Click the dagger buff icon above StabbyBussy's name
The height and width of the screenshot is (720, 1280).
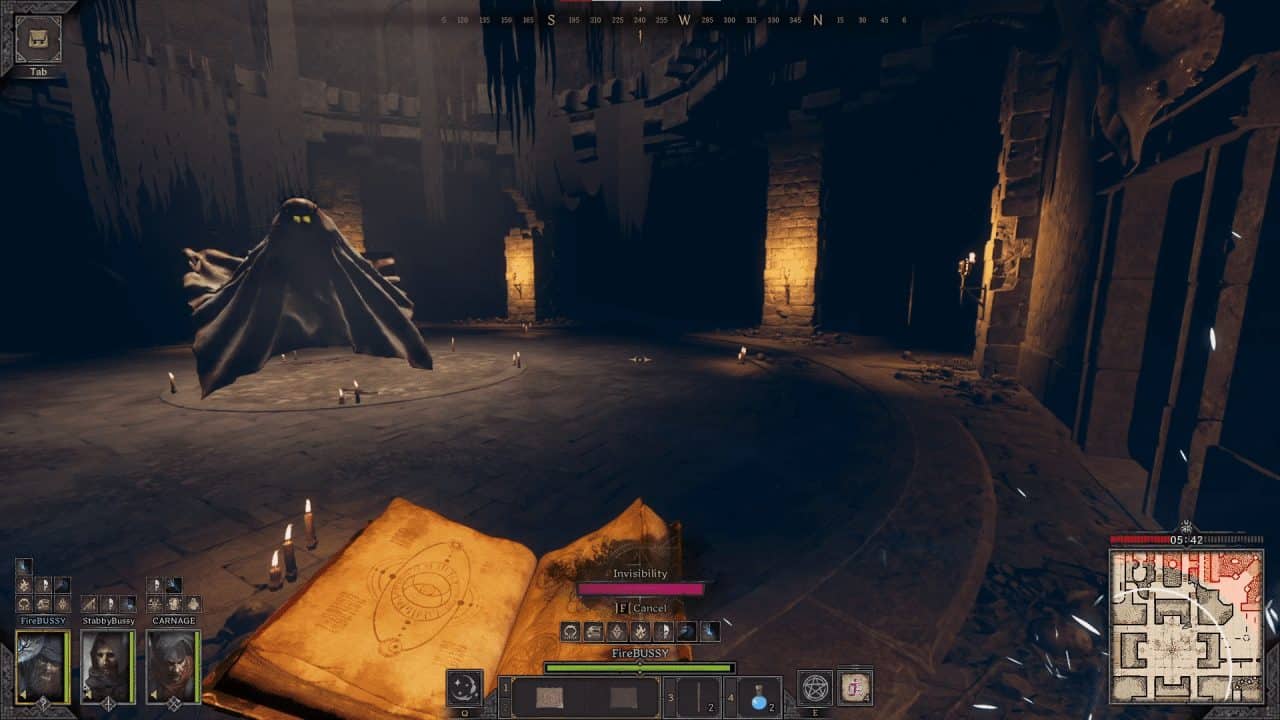pos(87,602)
